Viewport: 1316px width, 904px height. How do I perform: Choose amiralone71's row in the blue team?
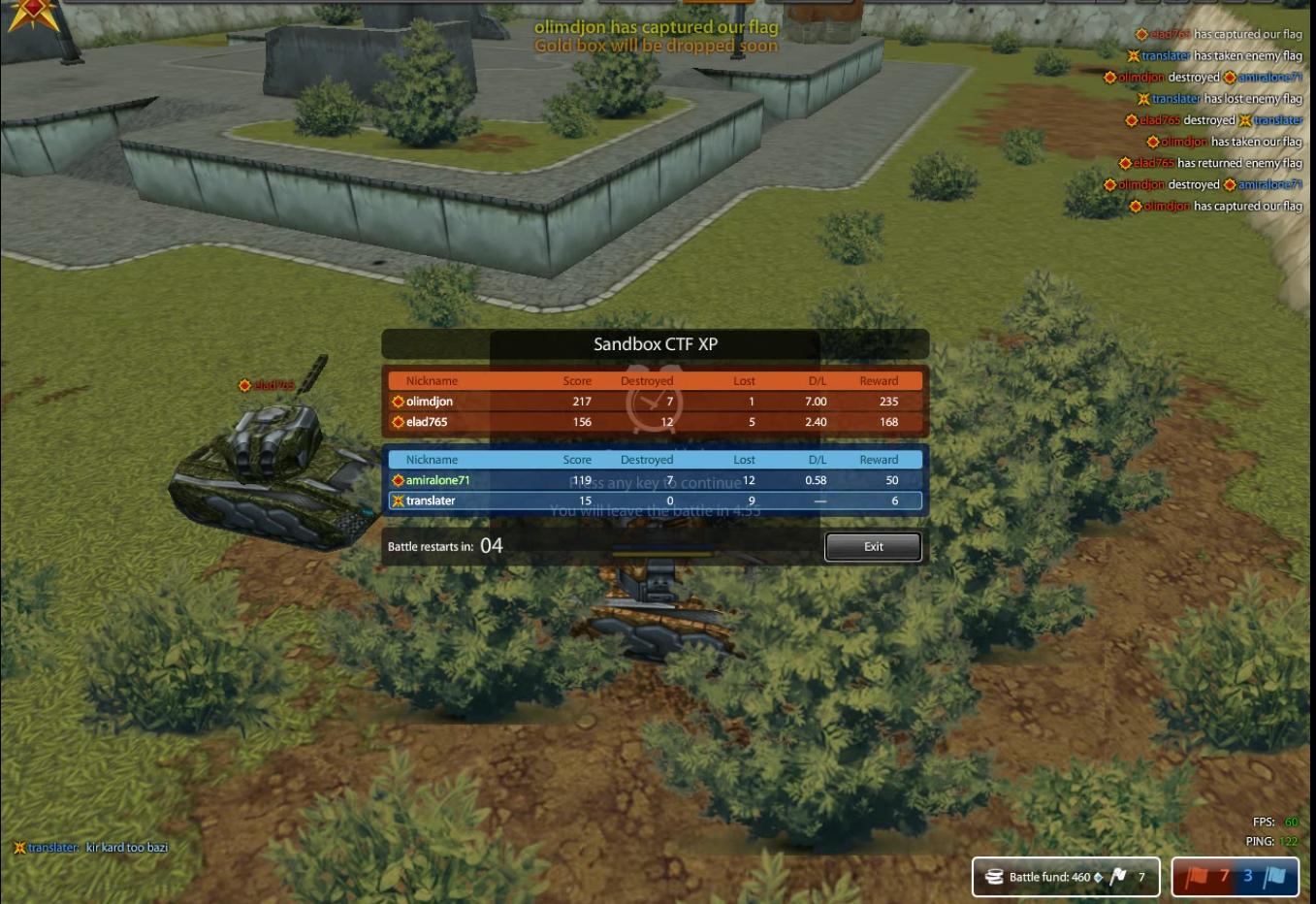point(655,480)
